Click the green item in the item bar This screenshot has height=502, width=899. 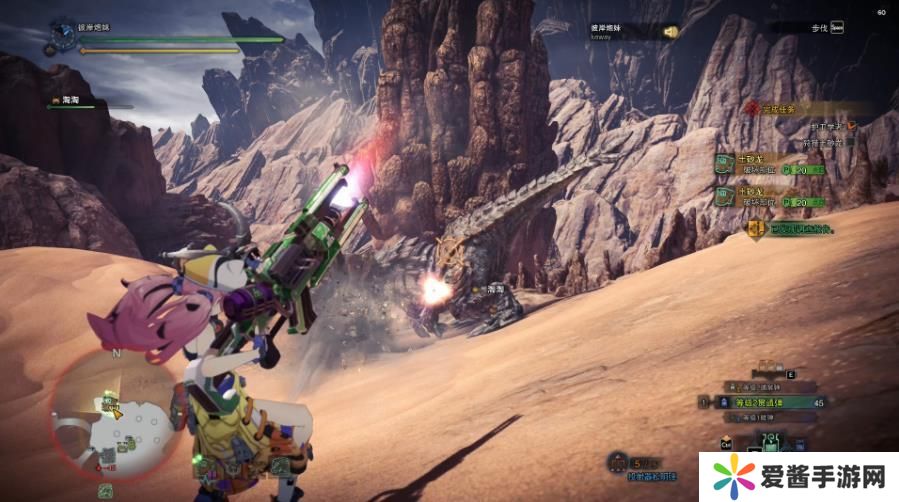(x=769, y=441)
